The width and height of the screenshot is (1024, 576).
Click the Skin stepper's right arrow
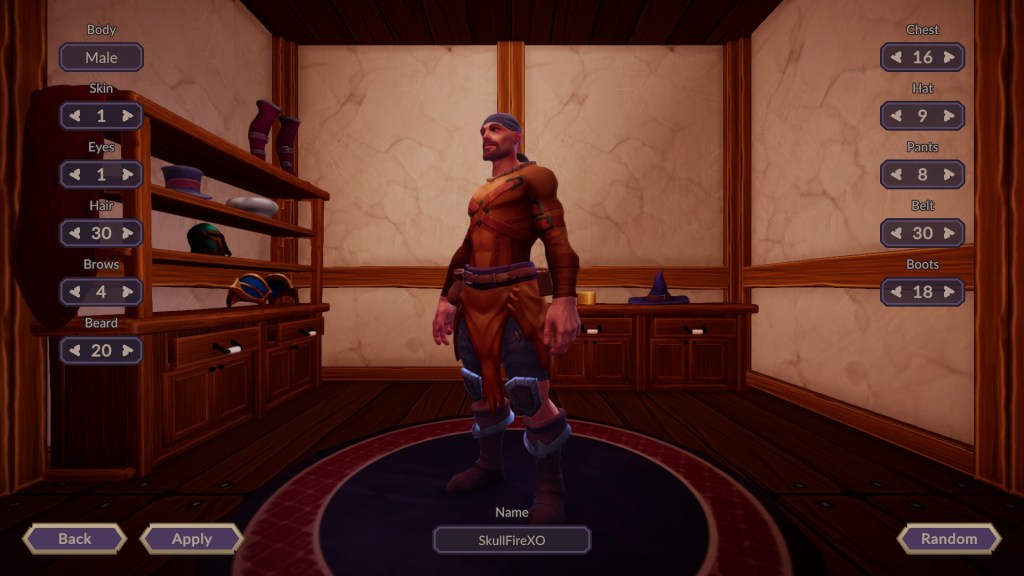[128, 116]
